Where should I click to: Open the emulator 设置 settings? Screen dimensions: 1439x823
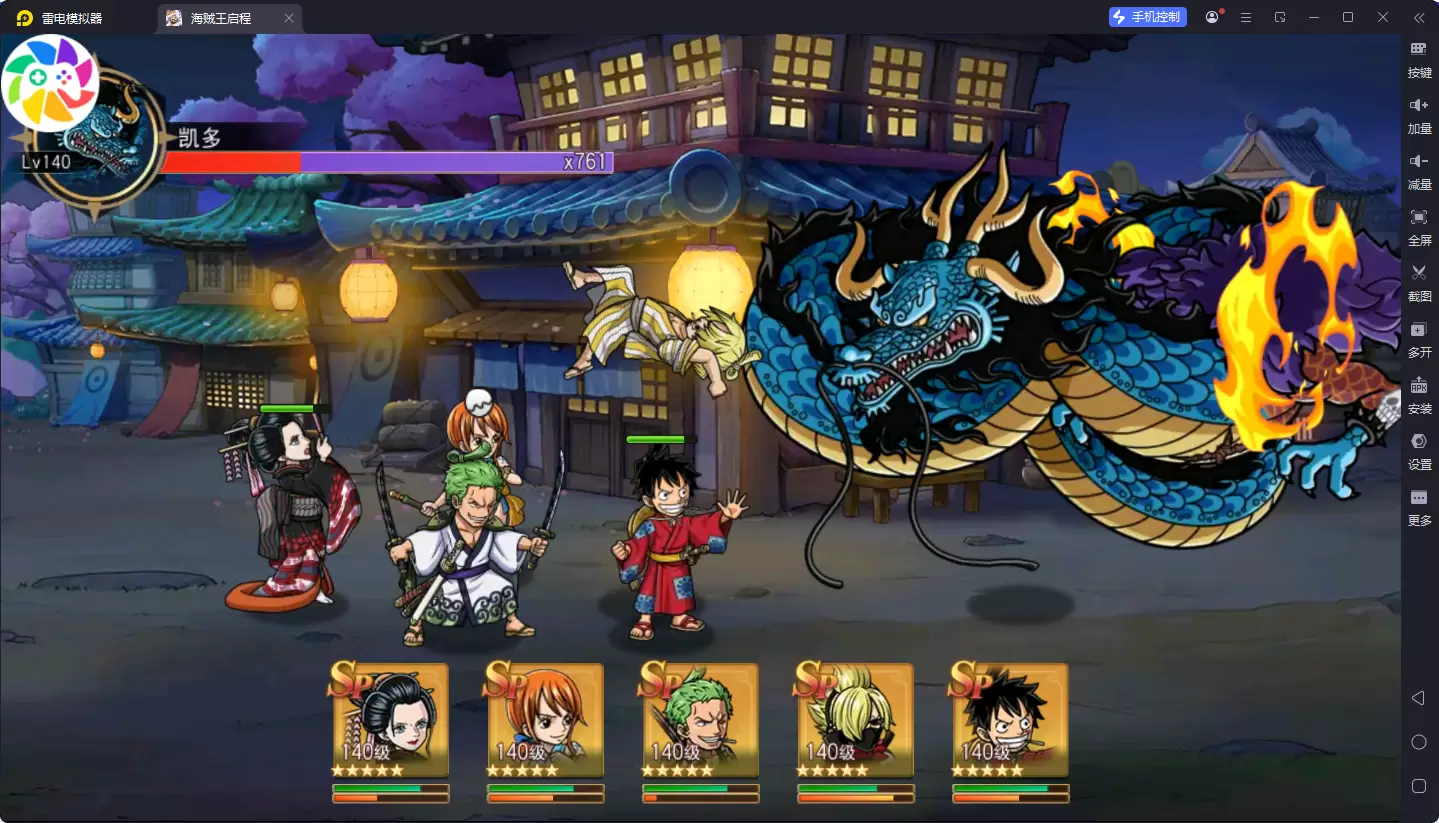click(1419, 450)
